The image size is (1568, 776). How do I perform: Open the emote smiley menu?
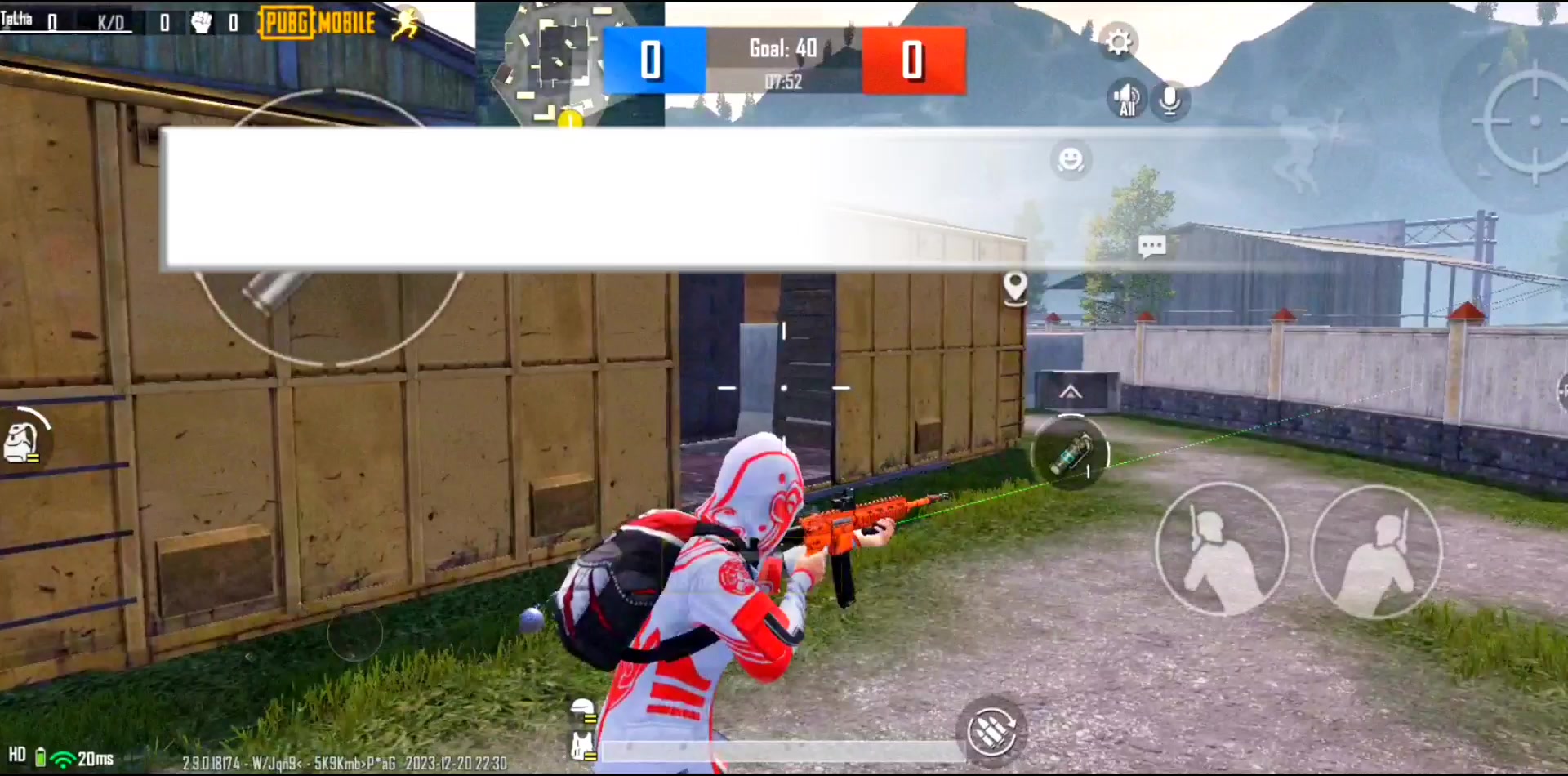1070,159
